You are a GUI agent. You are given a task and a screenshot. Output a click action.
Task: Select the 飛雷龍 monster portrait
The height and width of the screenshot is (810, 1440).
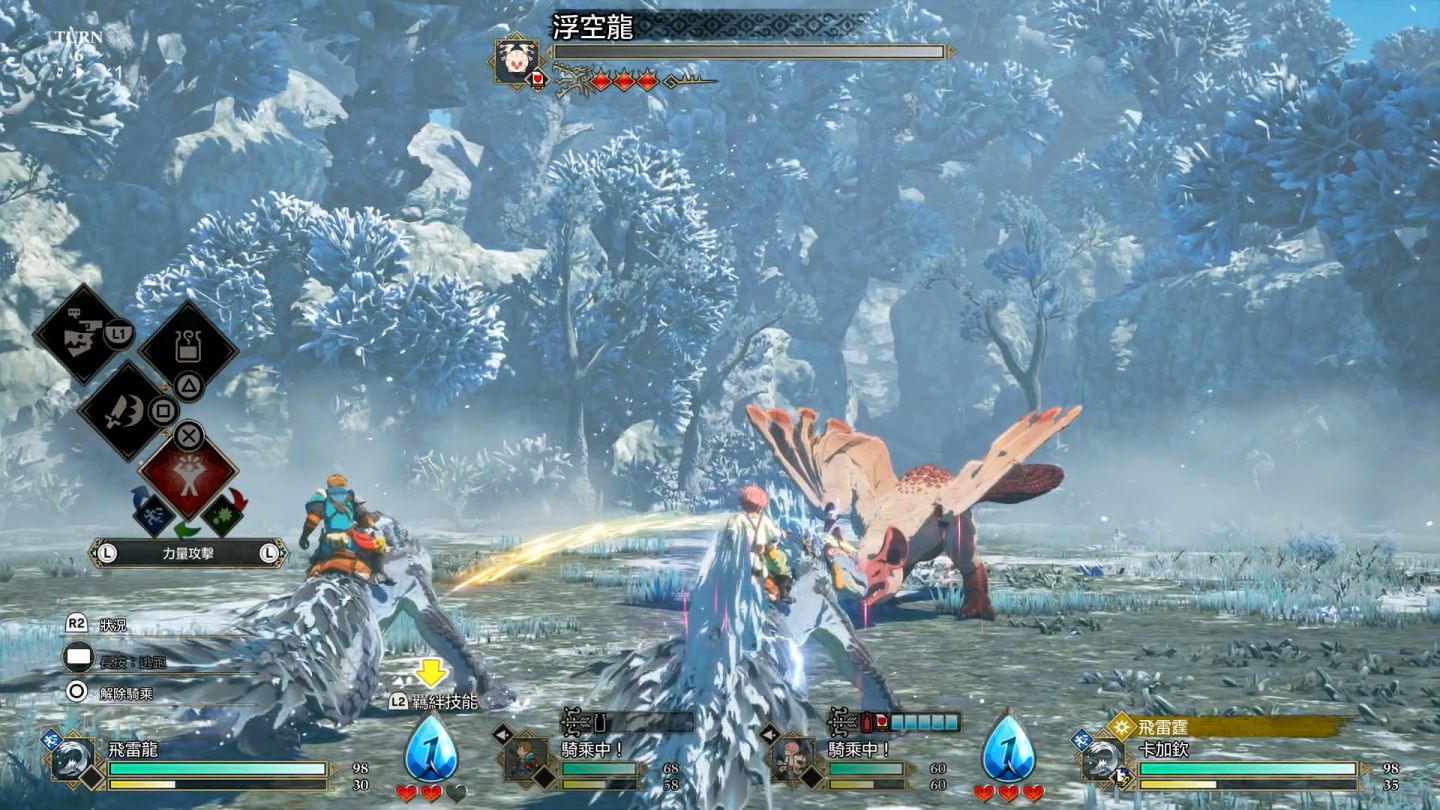point(73,759)
